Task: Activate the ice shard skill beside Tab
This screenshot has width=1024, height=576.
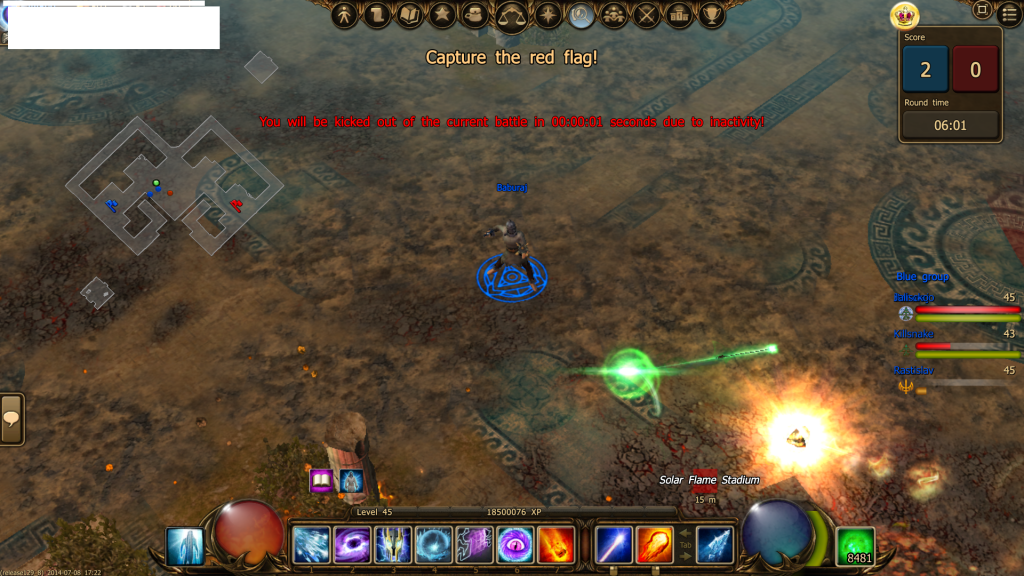Action: pos(715,545)
